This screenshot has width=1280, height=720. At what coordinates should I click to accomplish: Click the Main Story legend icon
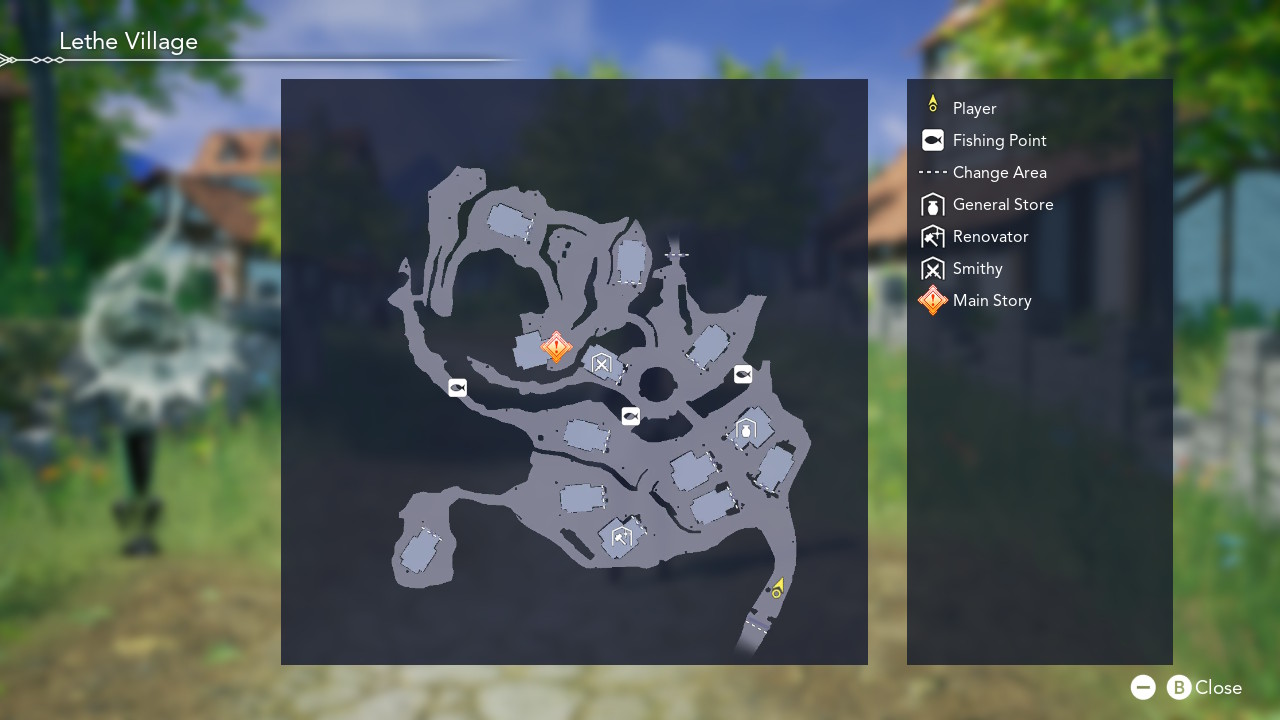(x=932, y=300)
